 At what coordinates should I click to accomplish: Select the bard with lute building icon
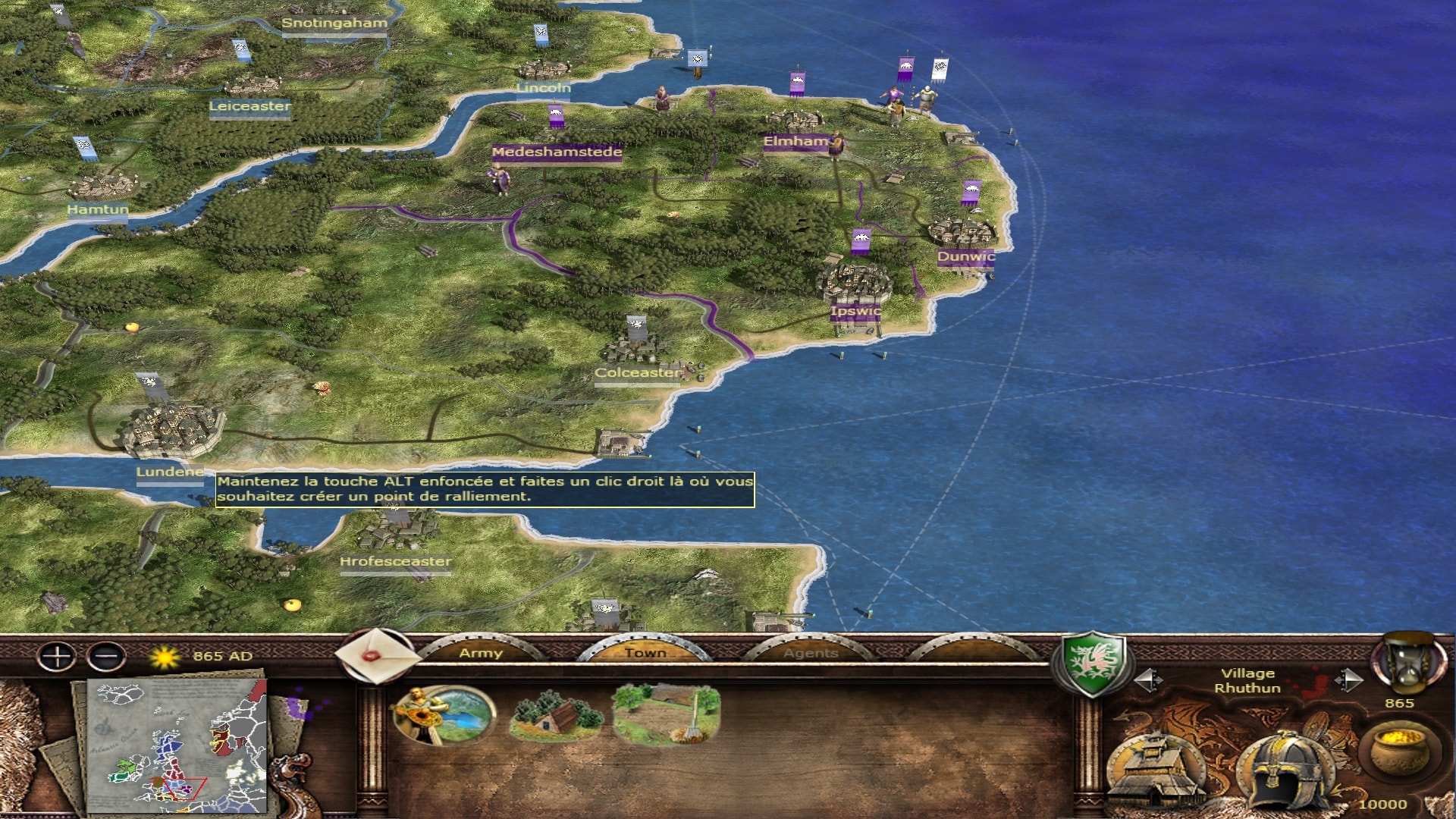tap(444, 714)
